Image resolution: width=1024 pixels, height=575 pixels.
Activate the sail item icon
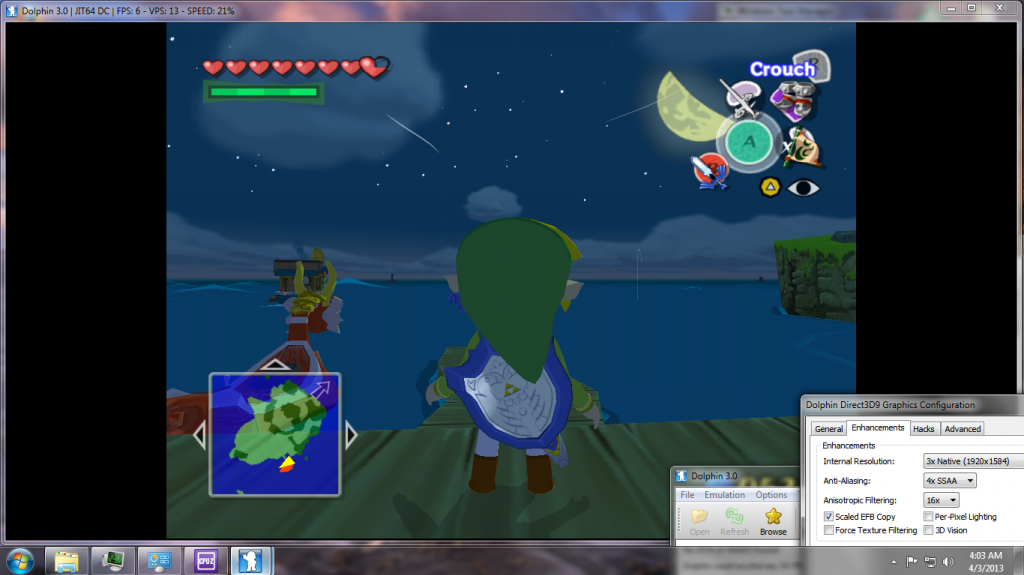pos(803,147)
